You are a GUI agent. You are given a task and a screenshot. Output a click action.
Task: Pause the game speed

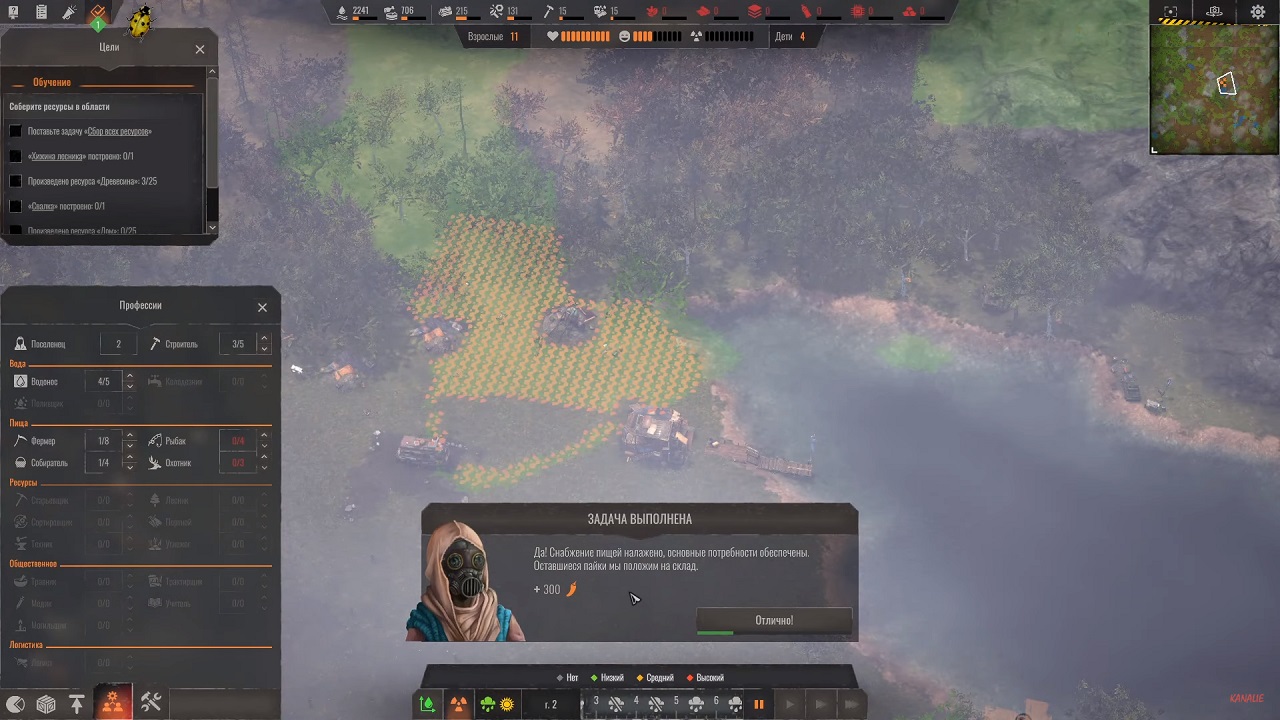click(759, 704)
